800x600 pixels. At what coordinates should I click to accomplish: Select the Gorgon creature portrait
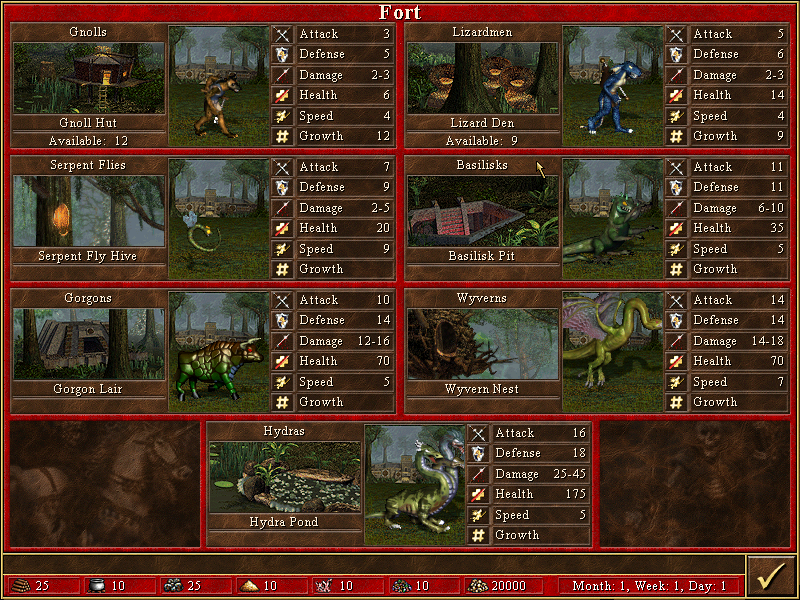(219, 351)
